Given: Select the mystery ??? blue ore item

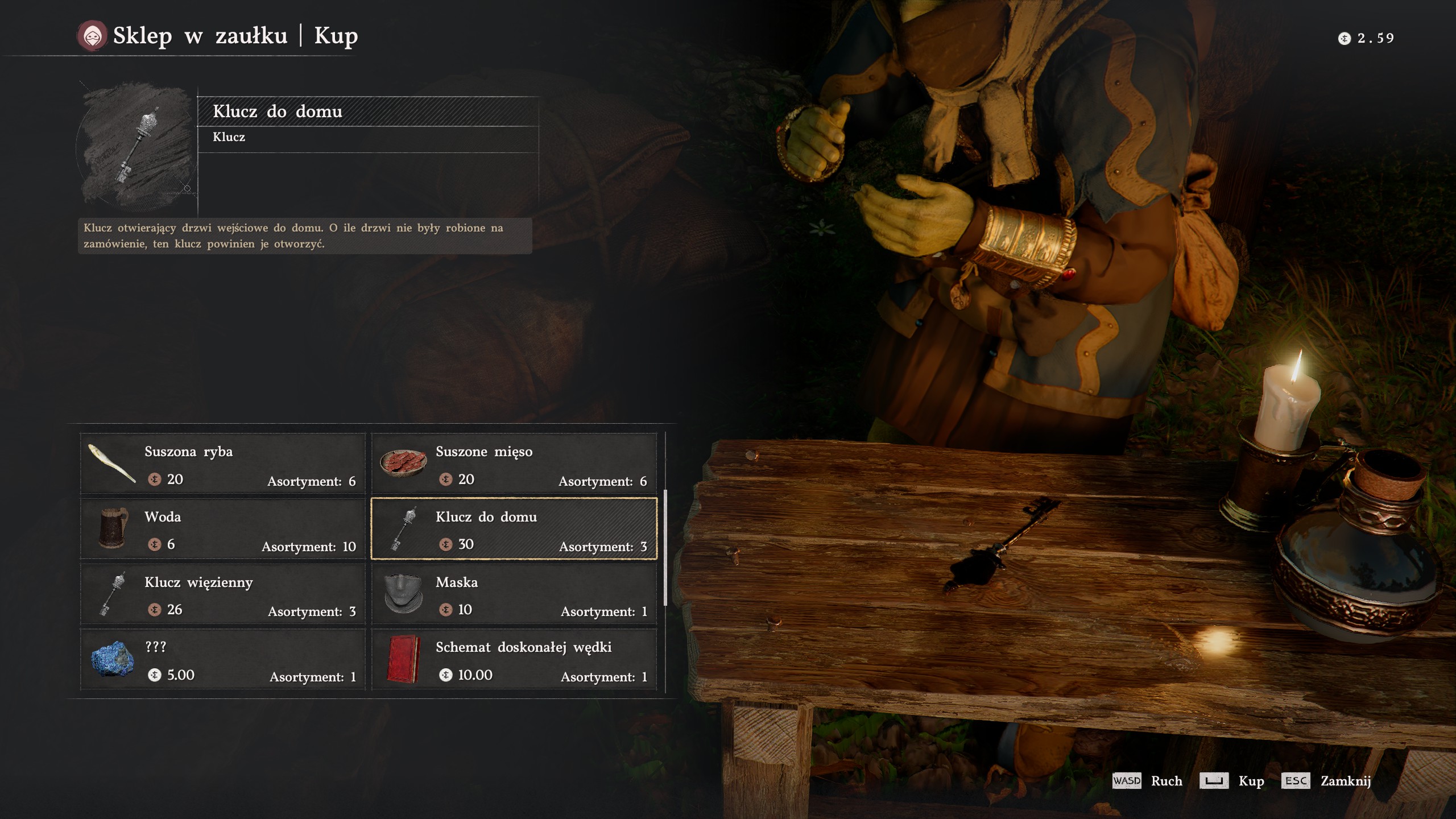Looking at the screenshot, I should tap(223, 660).
